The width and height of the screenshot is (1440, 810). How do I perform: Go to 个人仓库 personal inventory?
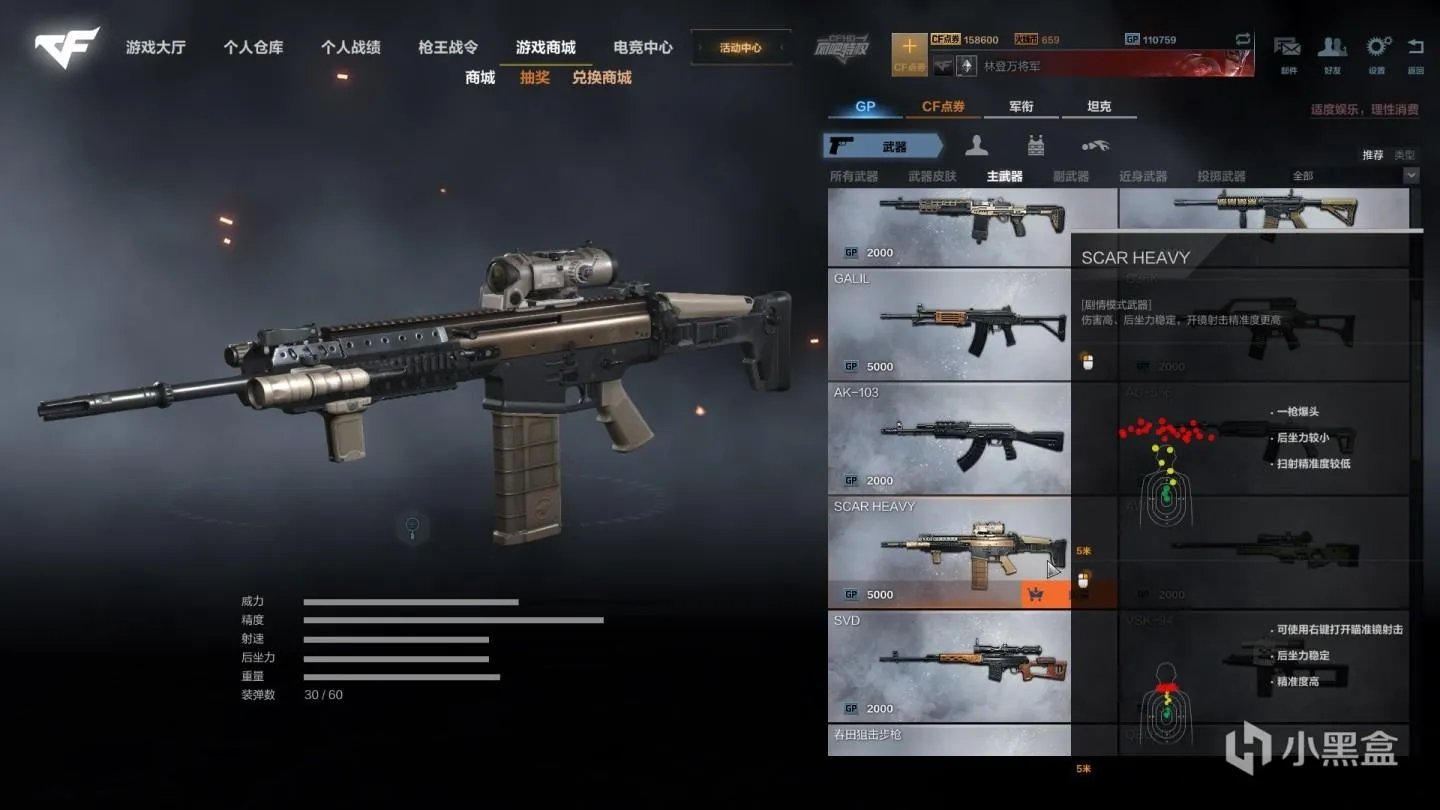pos(253,47)
